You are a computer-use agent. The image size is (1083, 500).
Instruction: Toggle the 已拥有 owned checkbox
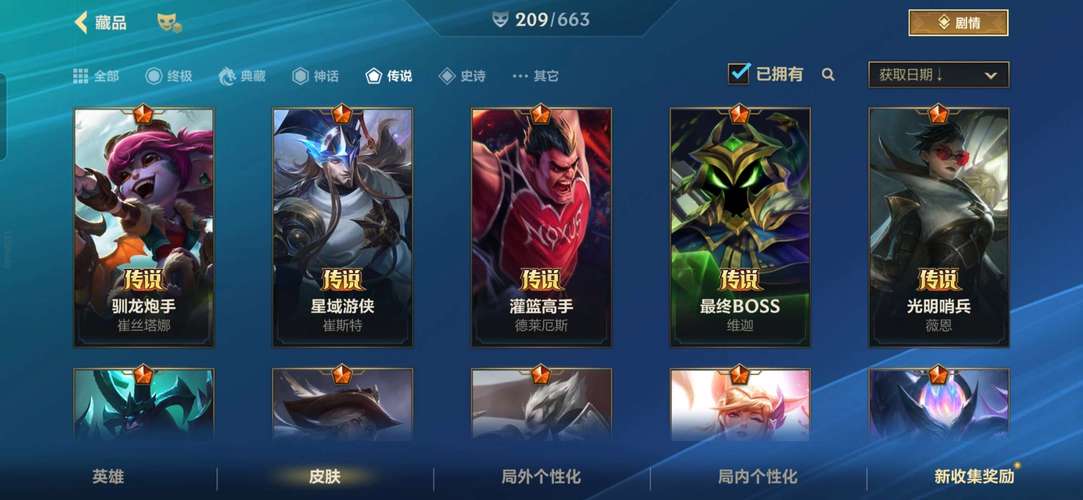tap(739, 74)
